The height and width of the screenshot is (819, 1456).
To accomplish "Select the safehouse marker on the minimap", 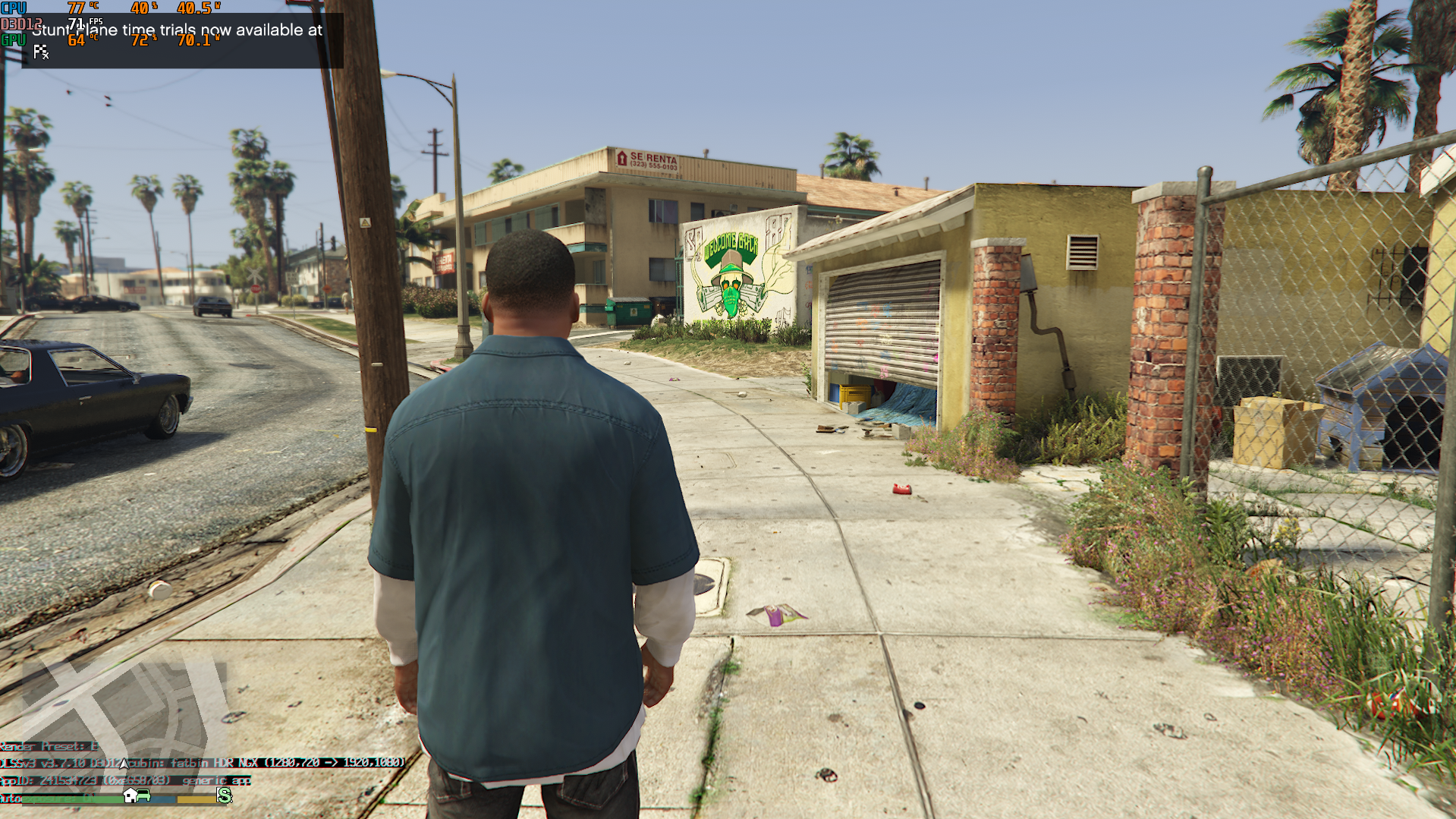I will coord(131,795).
